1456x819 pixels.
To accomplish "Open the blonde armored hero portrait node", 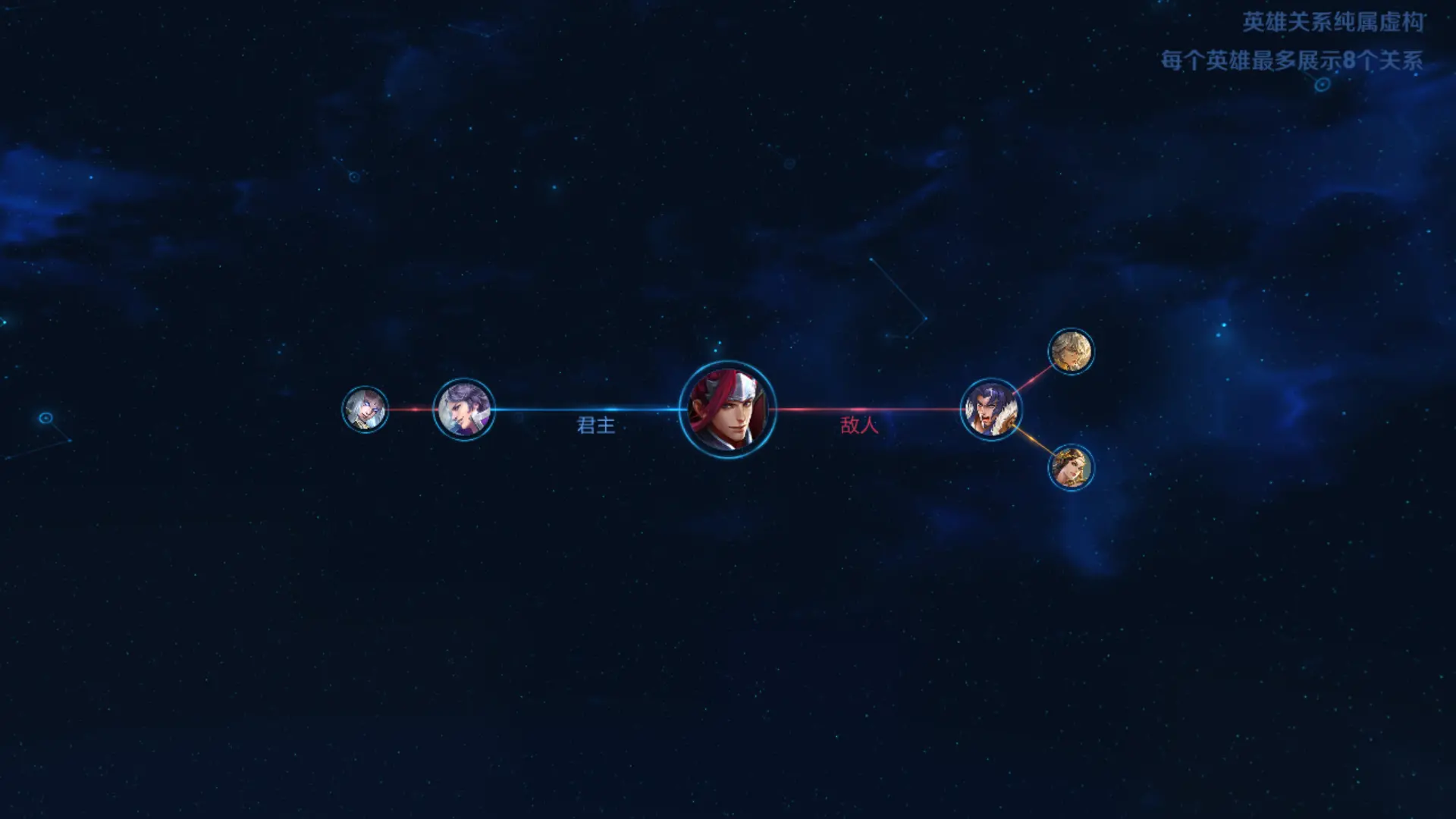I will click(x=1071, y=351).
